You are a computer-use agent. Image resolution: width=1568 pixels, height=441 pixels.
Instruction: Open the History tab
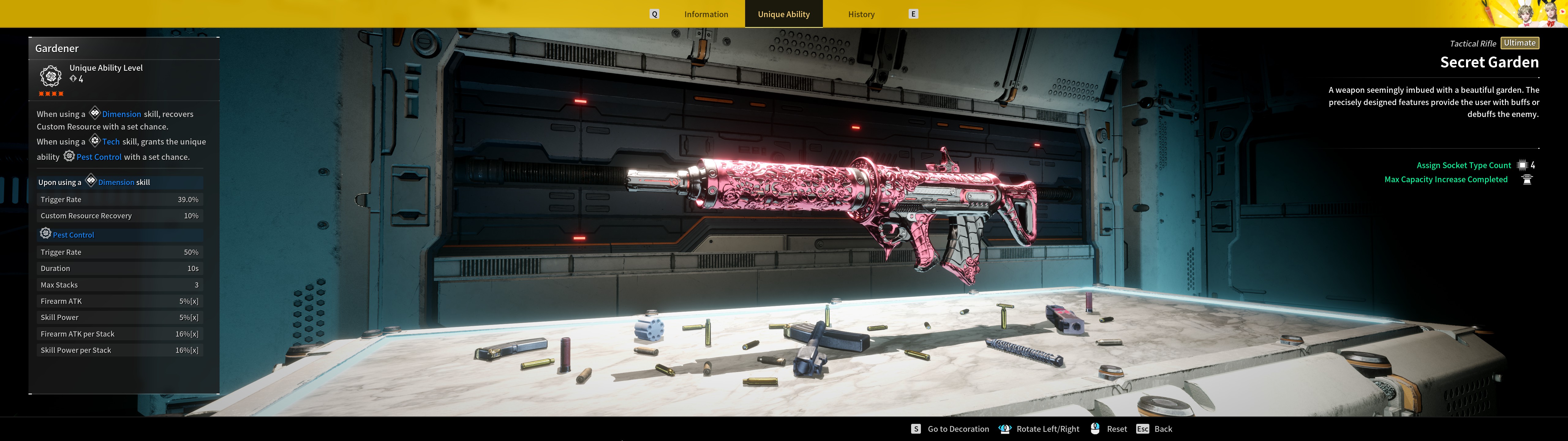coord(861,14)
